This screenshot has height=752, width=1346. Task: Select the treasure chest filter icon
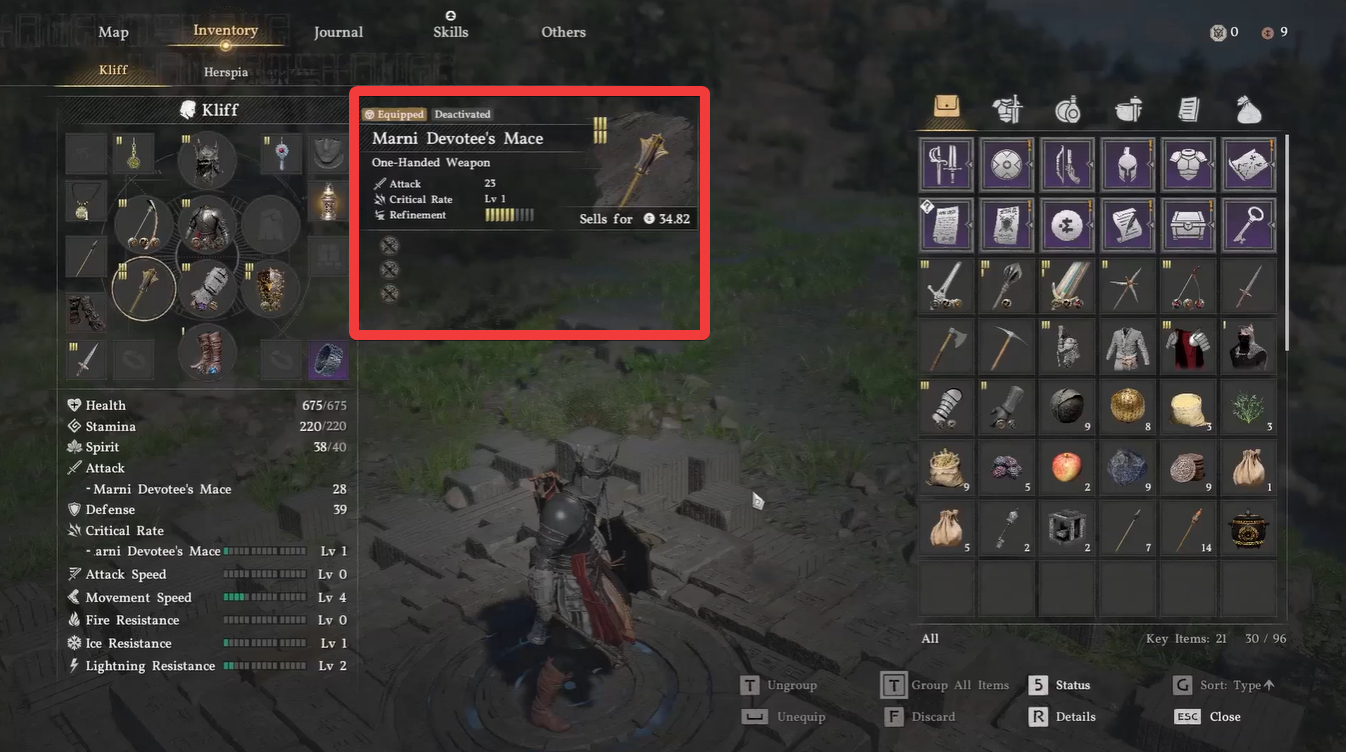[1187, 224]
